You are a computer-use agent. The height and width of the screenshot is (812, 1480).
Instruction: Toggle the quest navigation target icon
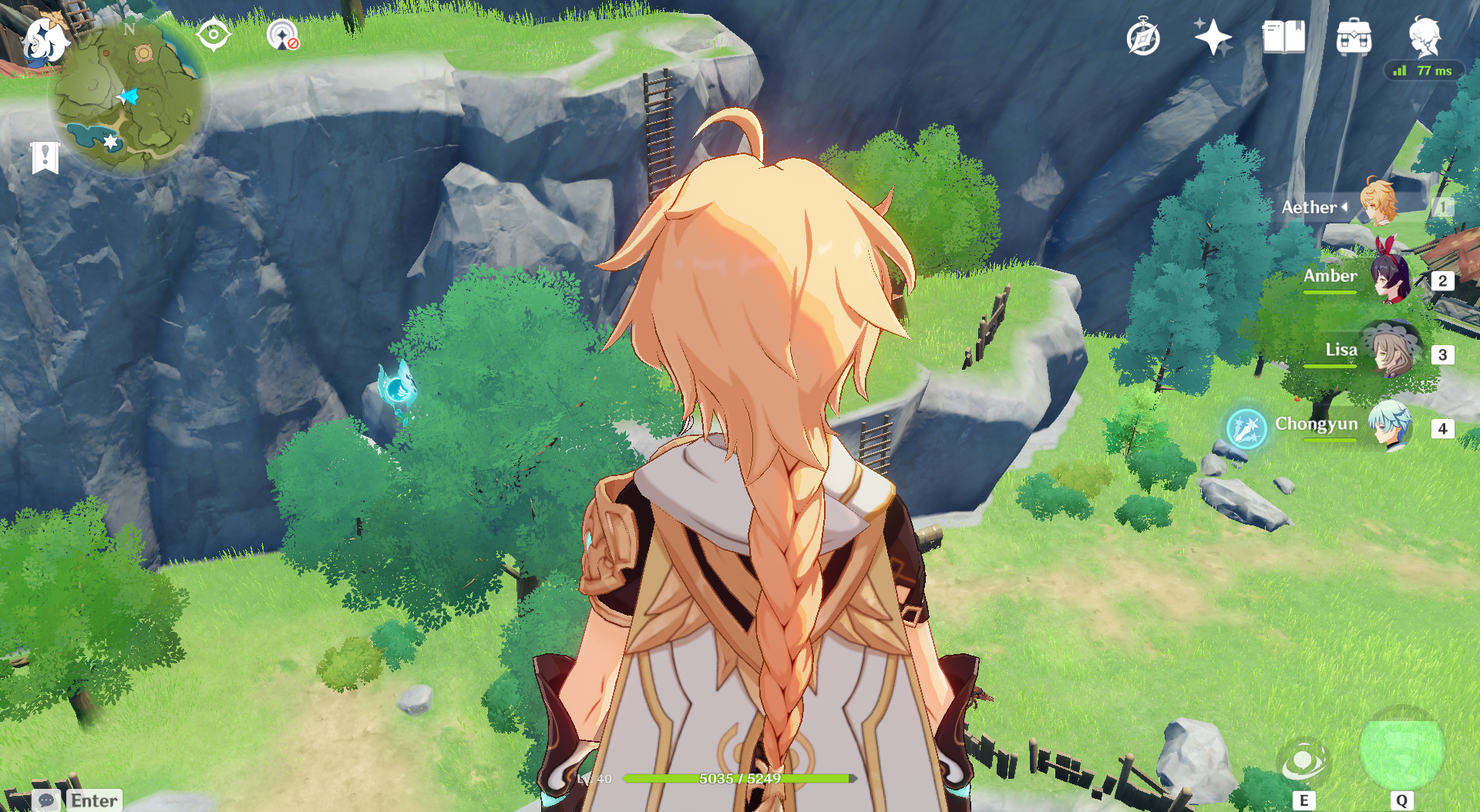(214, 35)
